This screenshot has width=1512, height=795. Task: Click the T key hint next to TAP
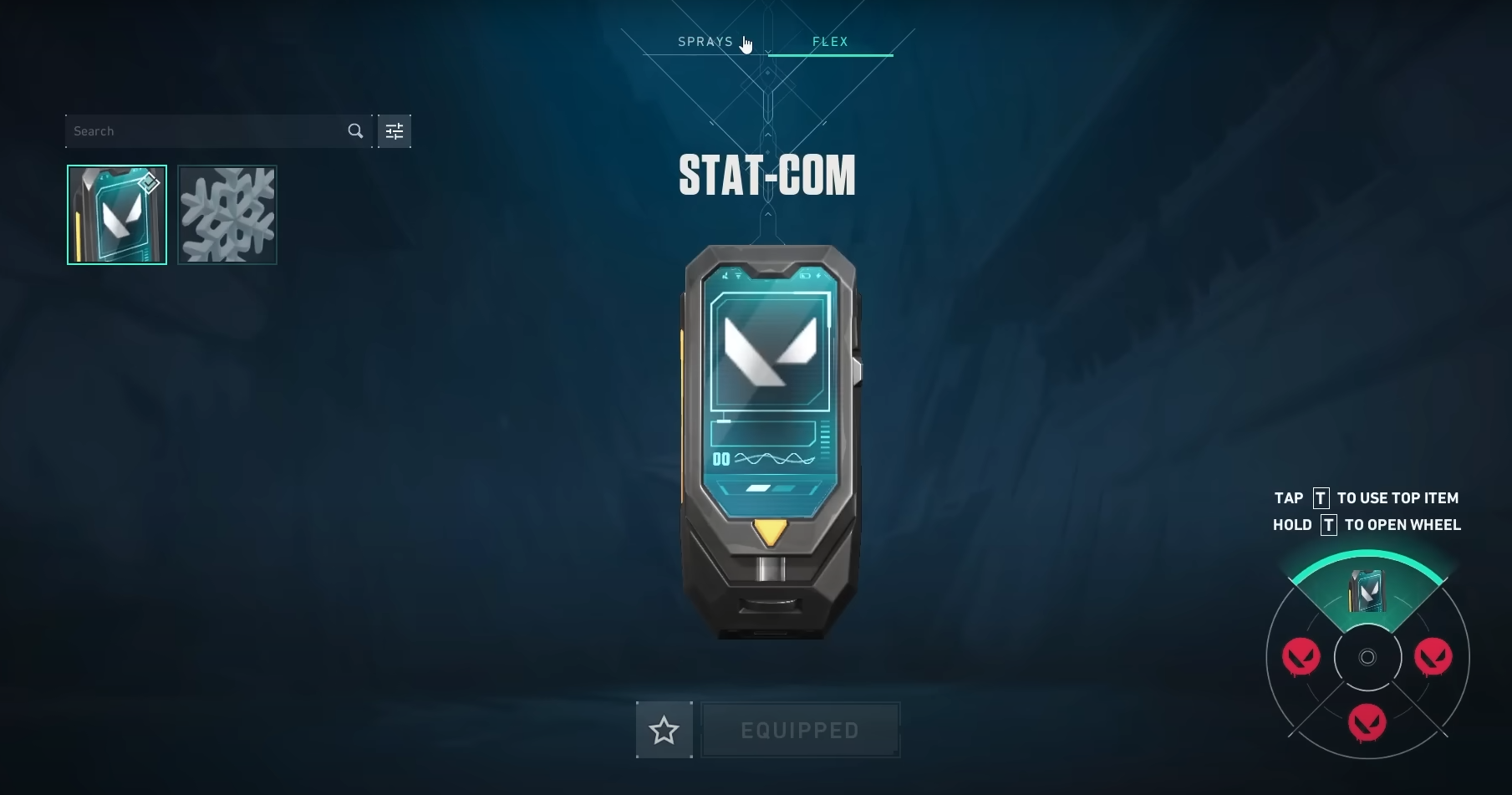point(1321,497)
